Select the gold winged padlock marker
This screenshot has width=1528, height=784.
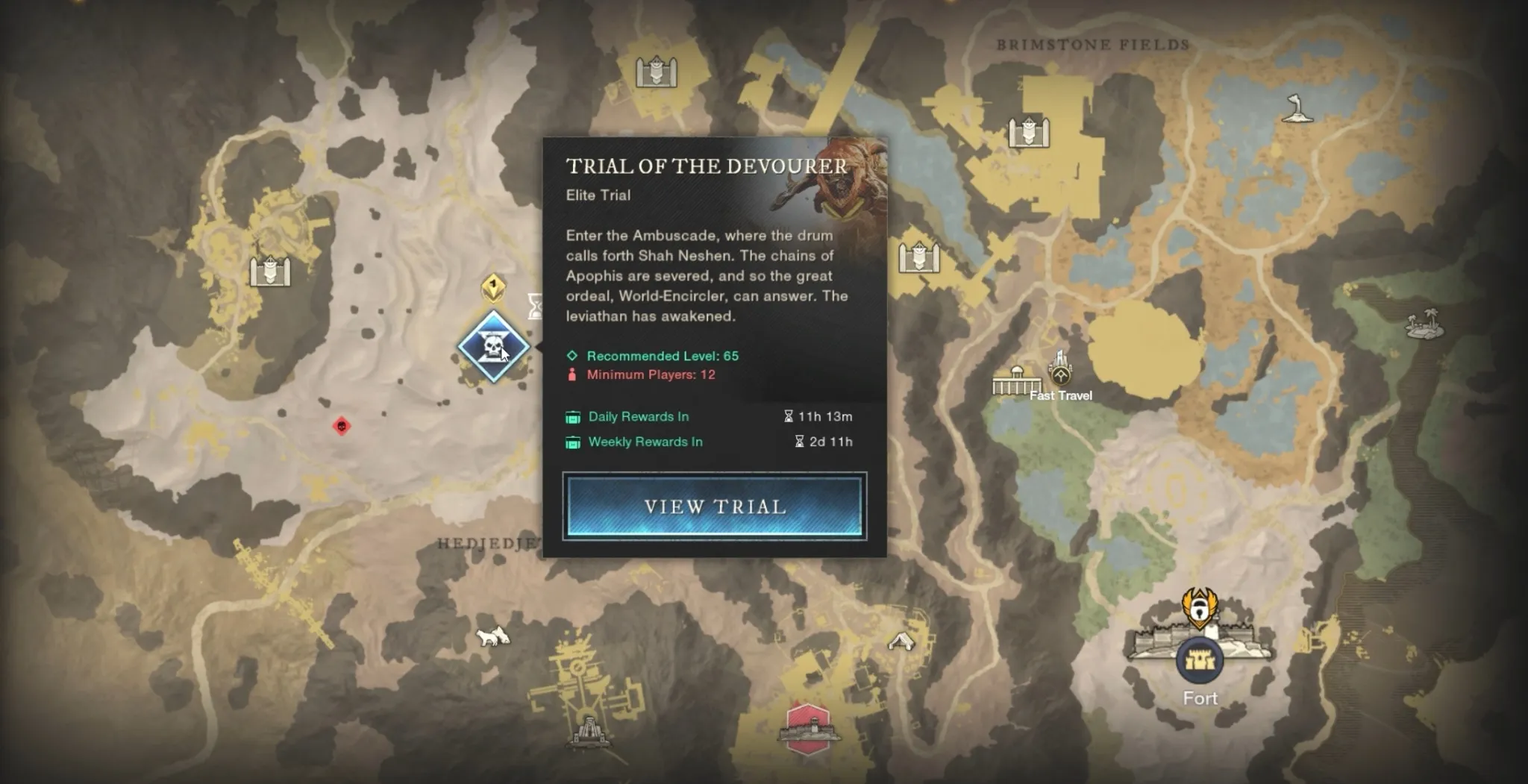click(x=1199, y=607)
